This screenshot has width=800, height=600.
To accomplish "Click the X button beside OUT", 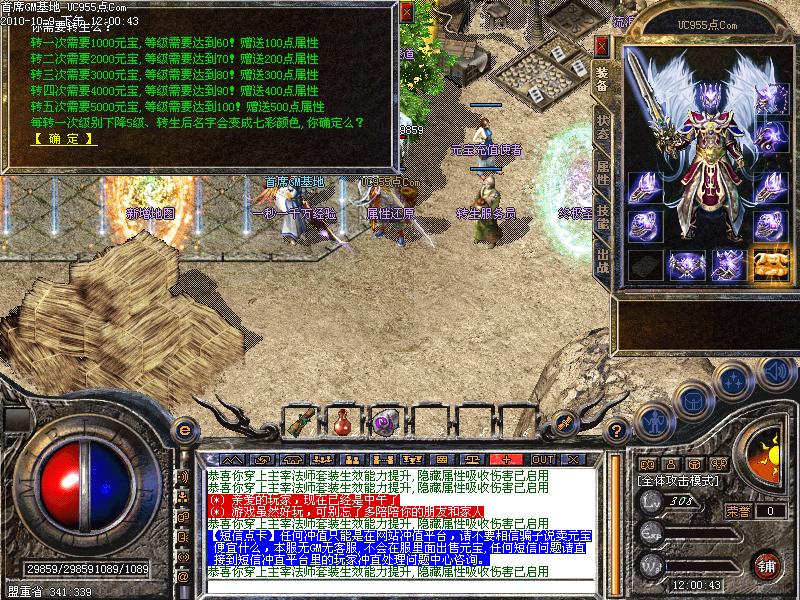I will pyautogui.click(x=574, y=459).
